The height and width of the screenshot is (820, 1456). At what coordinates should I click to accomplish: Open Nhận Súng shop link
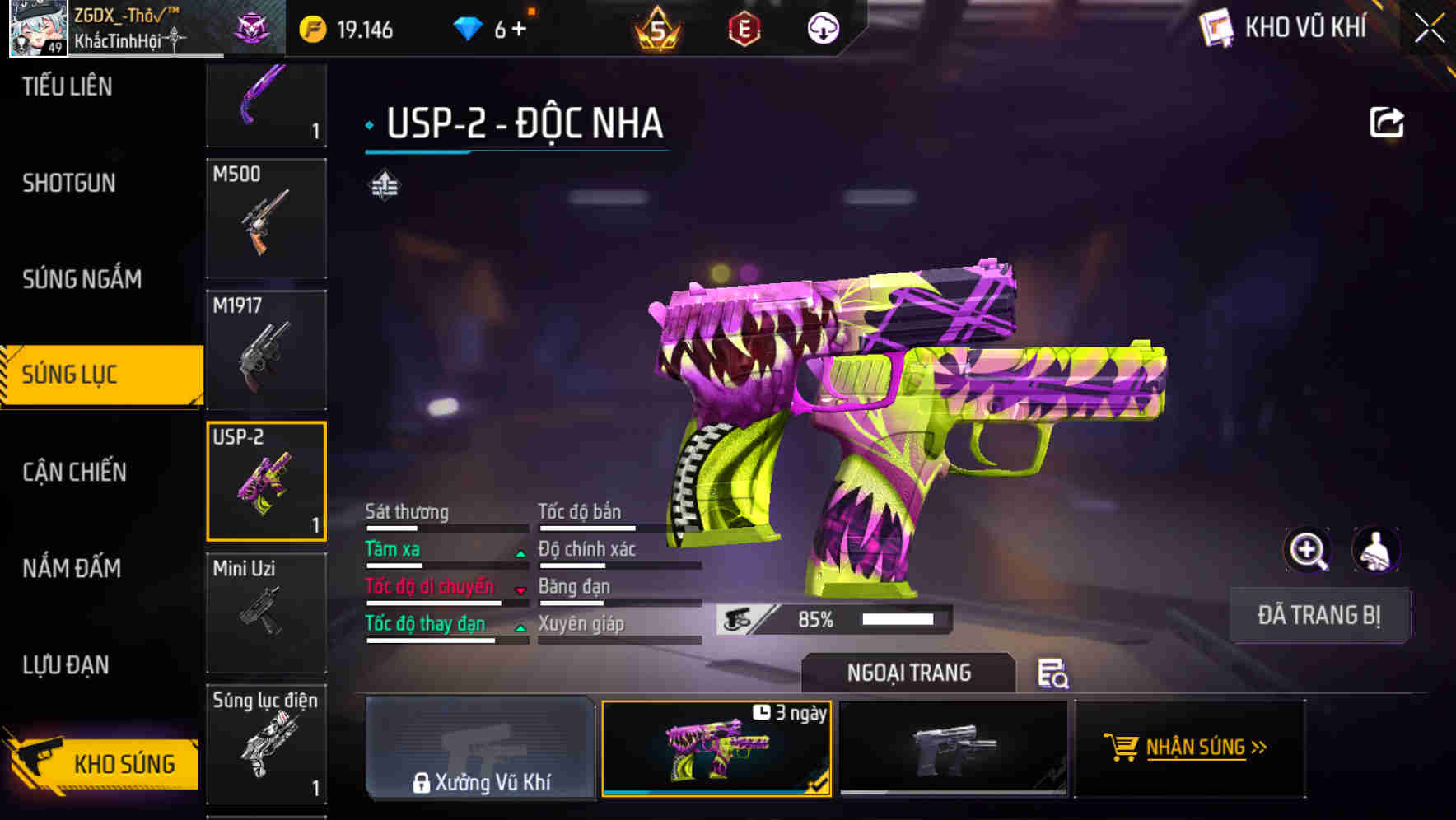coord(1191,748)
